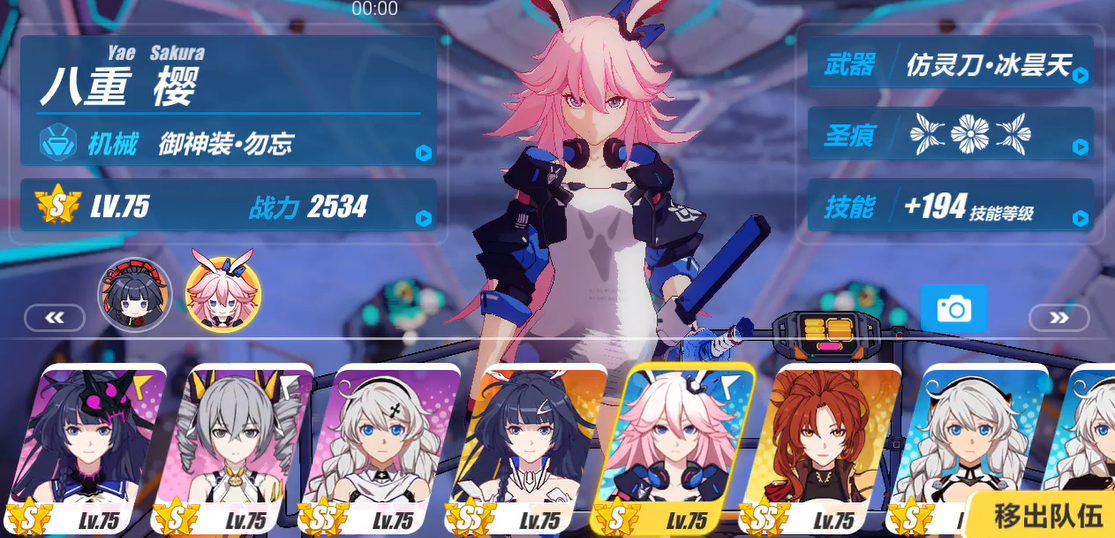1115x538 pixels.
Task: Open the weapon panel 仿灵刀·冰昙天
Action: [950, 66]
